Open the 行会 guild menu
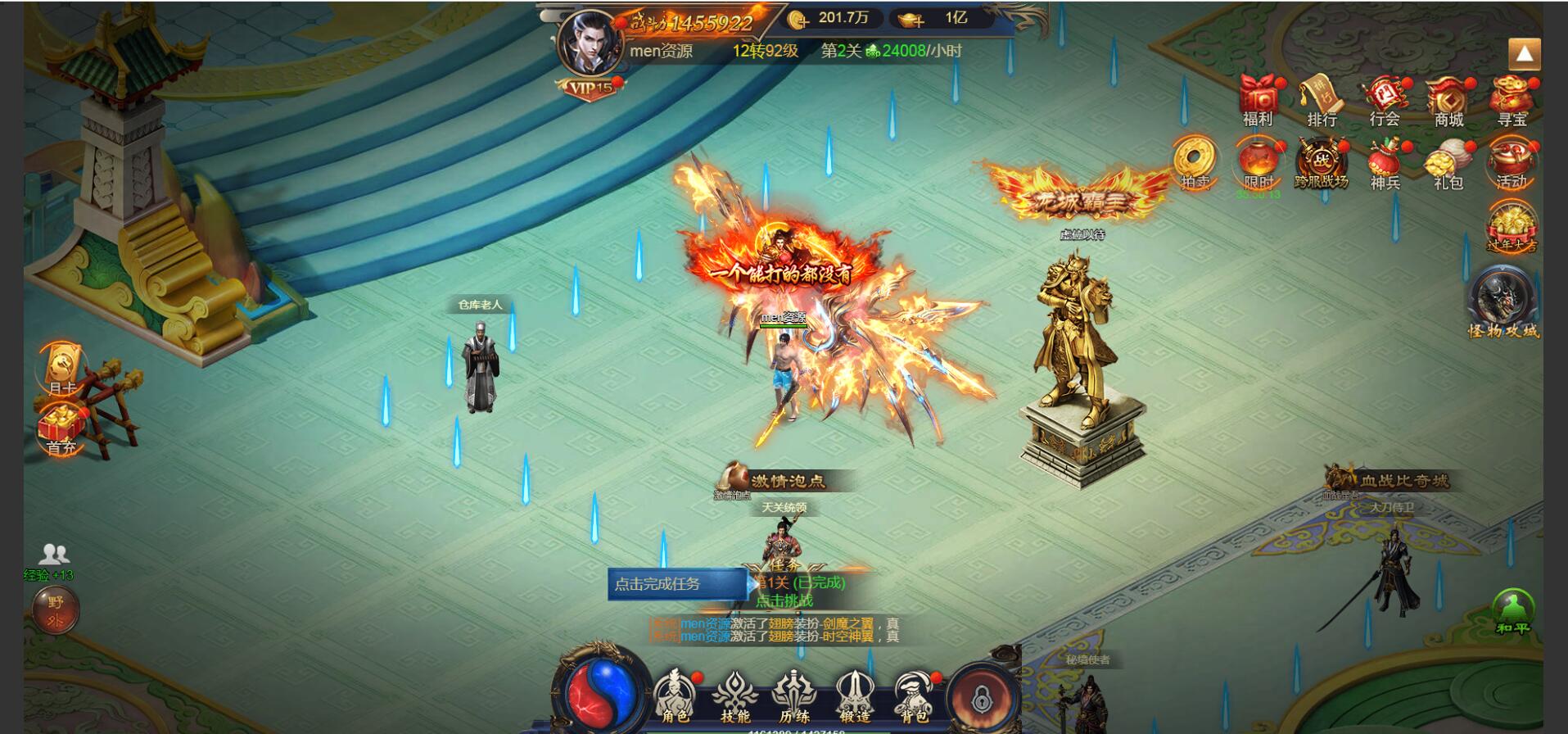The image size is (1568, 734). (1385, 98)
